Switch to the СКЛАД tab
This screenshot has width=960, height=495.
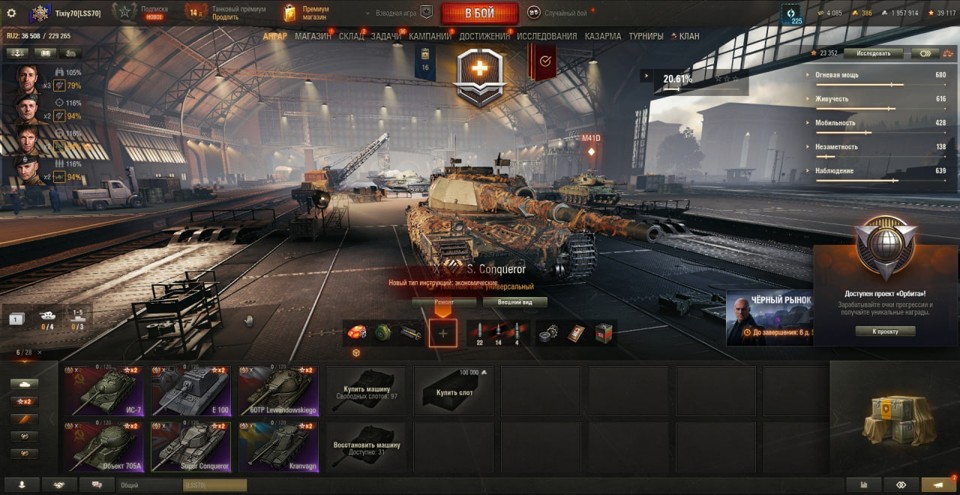click(x=351, y=36)
